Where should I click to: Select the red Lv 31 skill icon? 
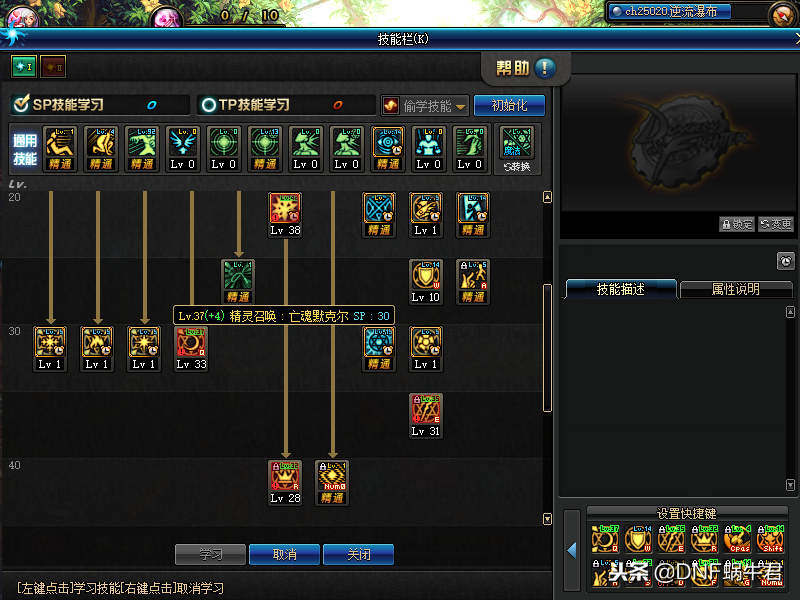(426, 410)
